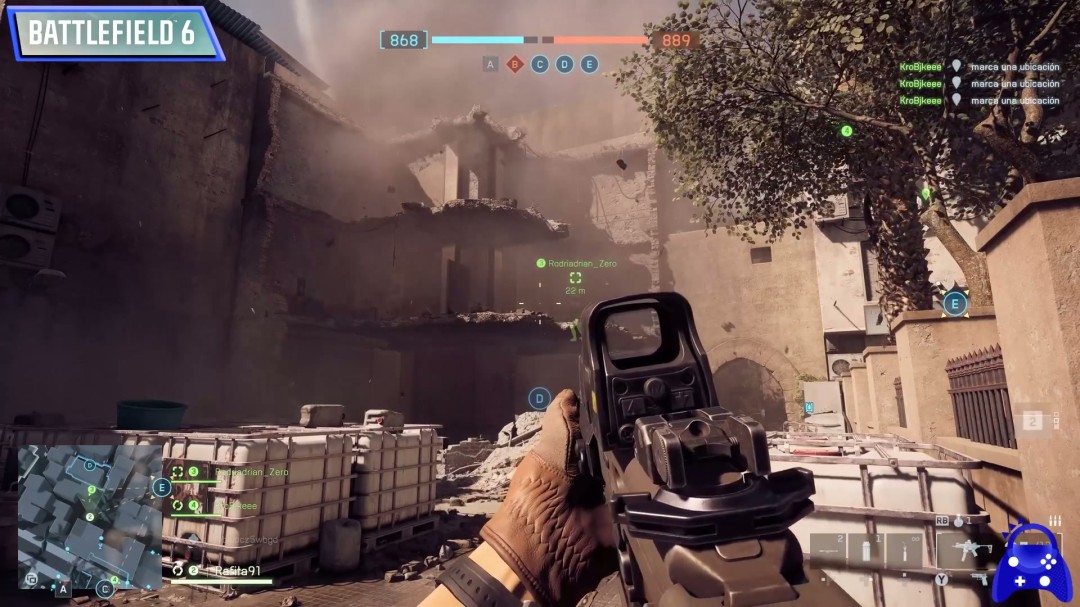Click the map layers icon on the minimap
Viewport: 1080px width, 607px height.
(31, 579)
